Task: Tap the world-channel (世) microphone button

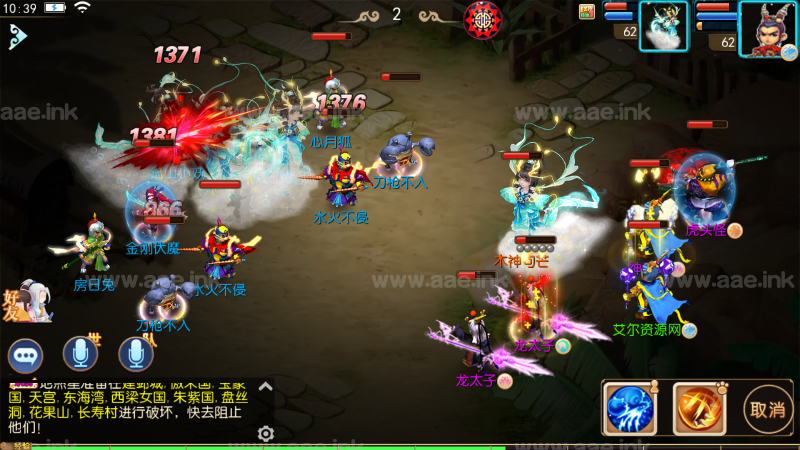Action: [81, 354]
